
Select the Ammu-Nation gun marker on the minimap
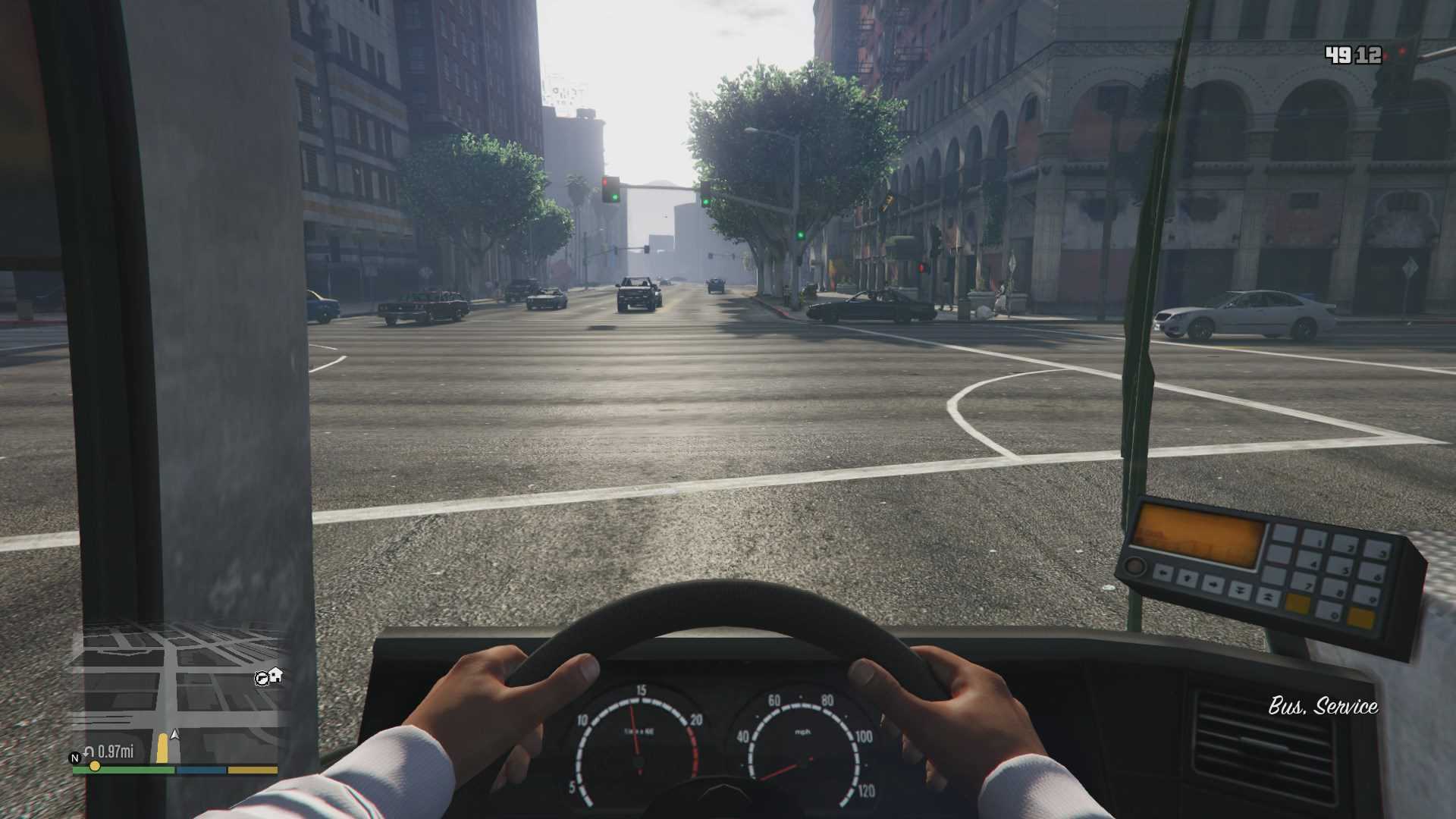pyautogui.click(x=262, y=677)
